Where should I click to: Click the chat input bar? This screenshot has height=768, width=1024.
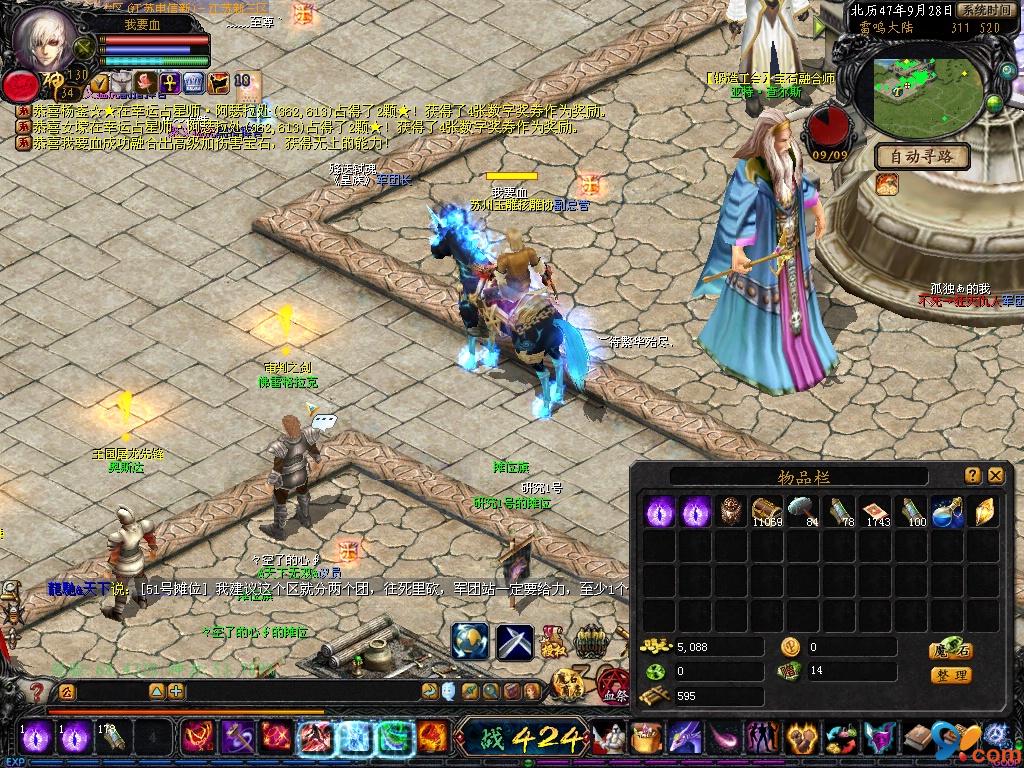(x=300, y=691)
